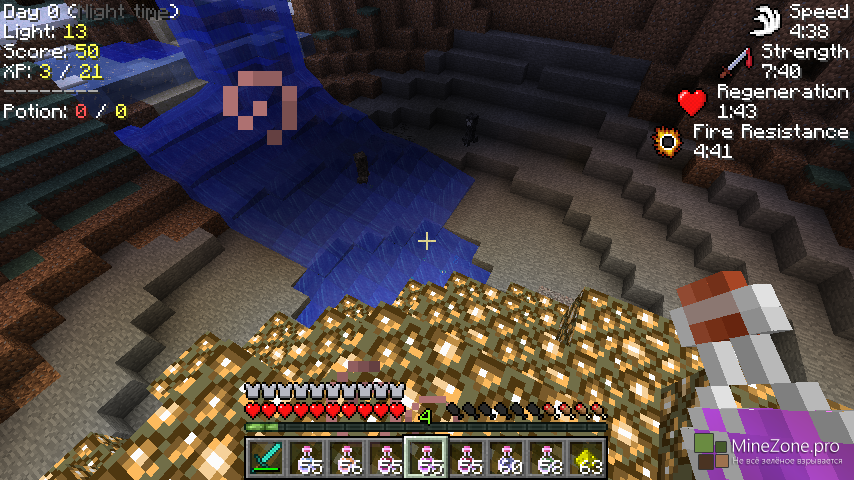Screen dimensions: 854x480
Task: Select the diamond sword hotbar slot
Action: [x=265, y=458]
